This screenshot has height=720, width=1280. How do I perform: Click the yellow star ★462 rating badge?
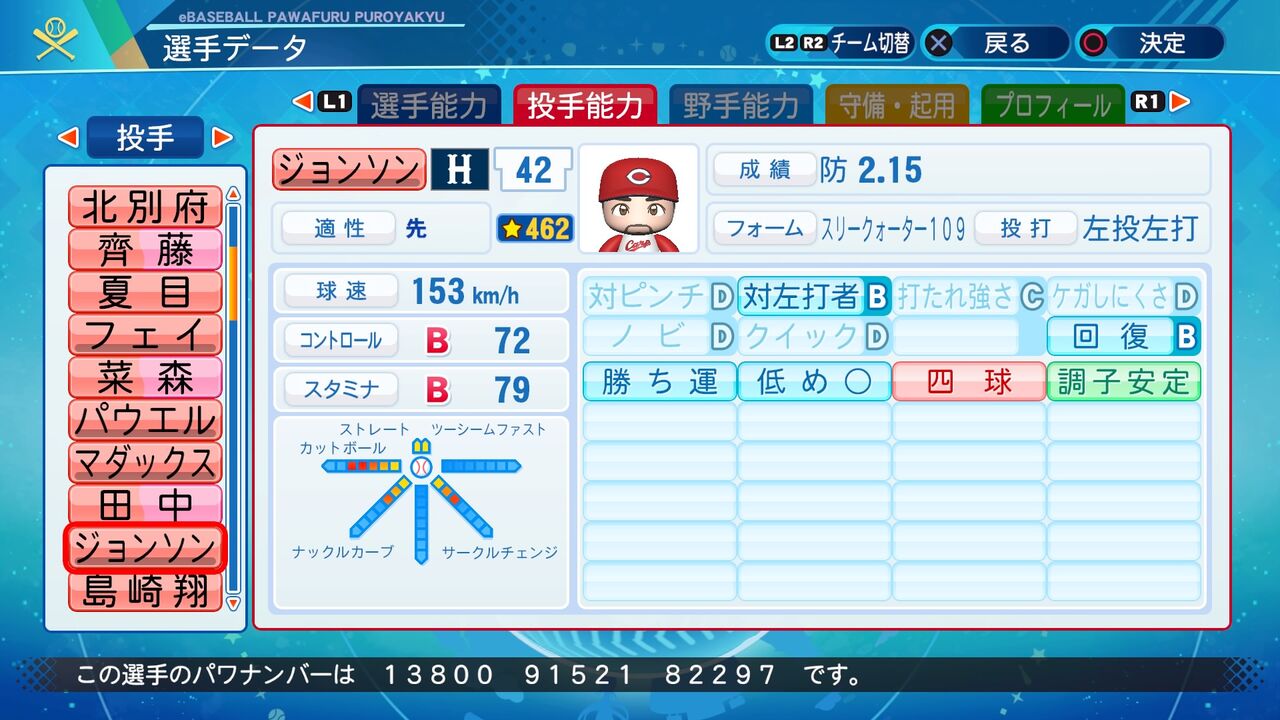[x=537, y=229]
